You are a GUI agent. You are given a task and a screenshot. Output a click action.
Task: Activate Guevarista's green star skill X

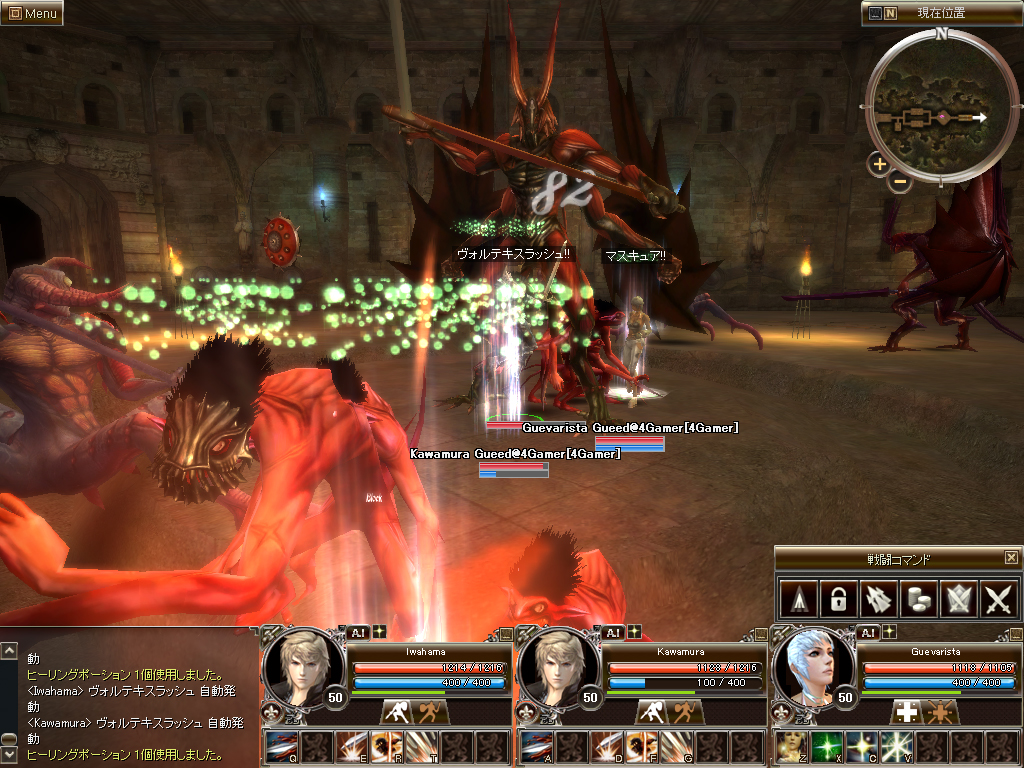click(x=826, y=747)
